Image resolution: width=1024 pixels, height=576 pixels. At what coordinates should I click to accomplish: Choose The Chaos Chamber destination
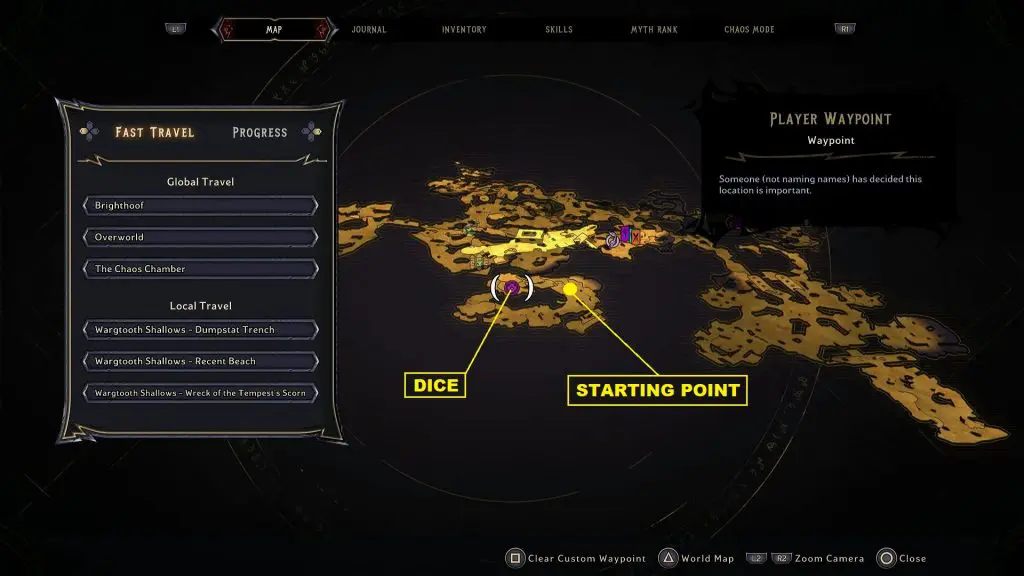pos(200,269)
